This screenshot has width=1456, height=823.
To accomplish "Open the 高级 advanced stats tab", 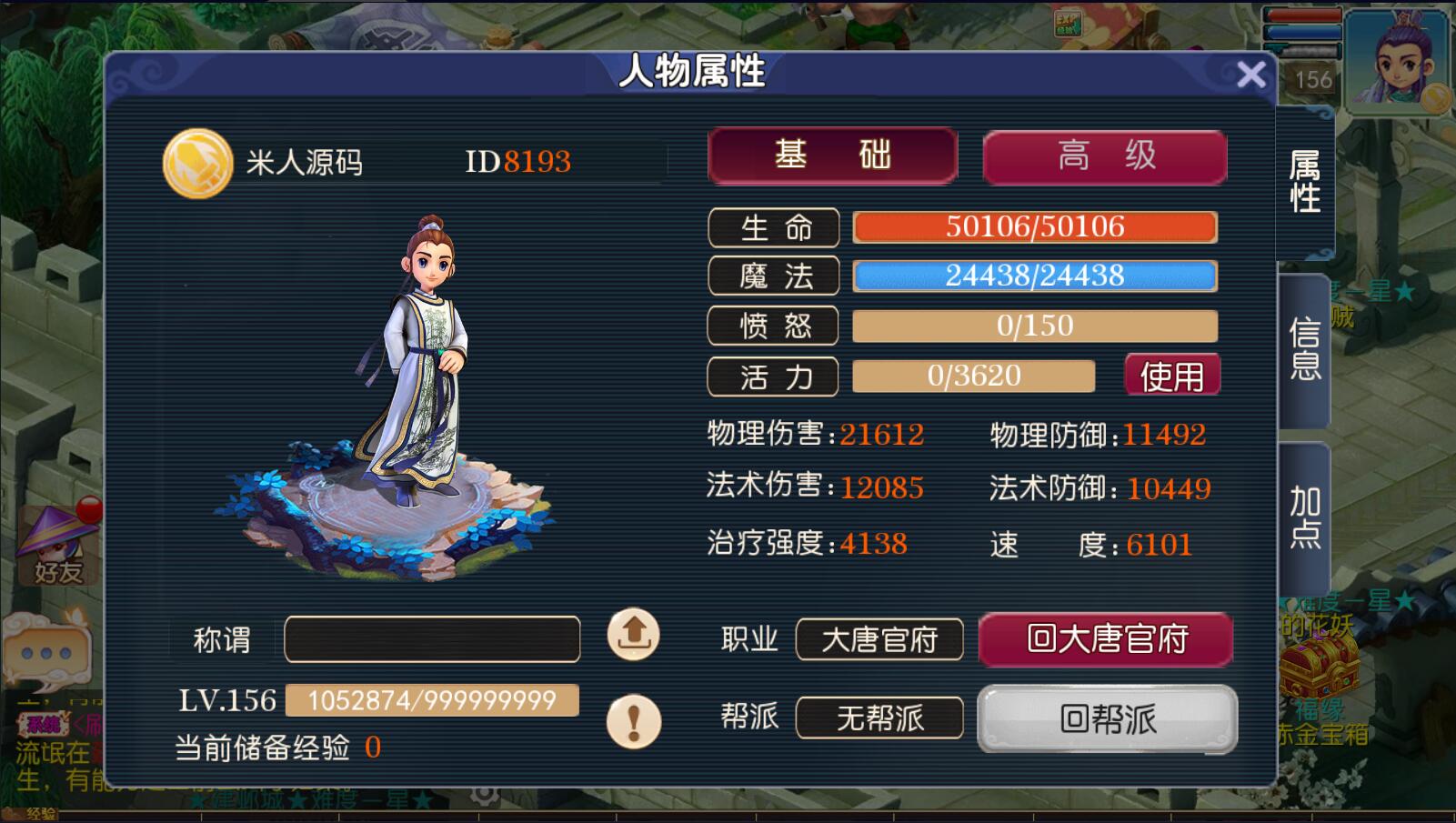I will pos(1105,156).
